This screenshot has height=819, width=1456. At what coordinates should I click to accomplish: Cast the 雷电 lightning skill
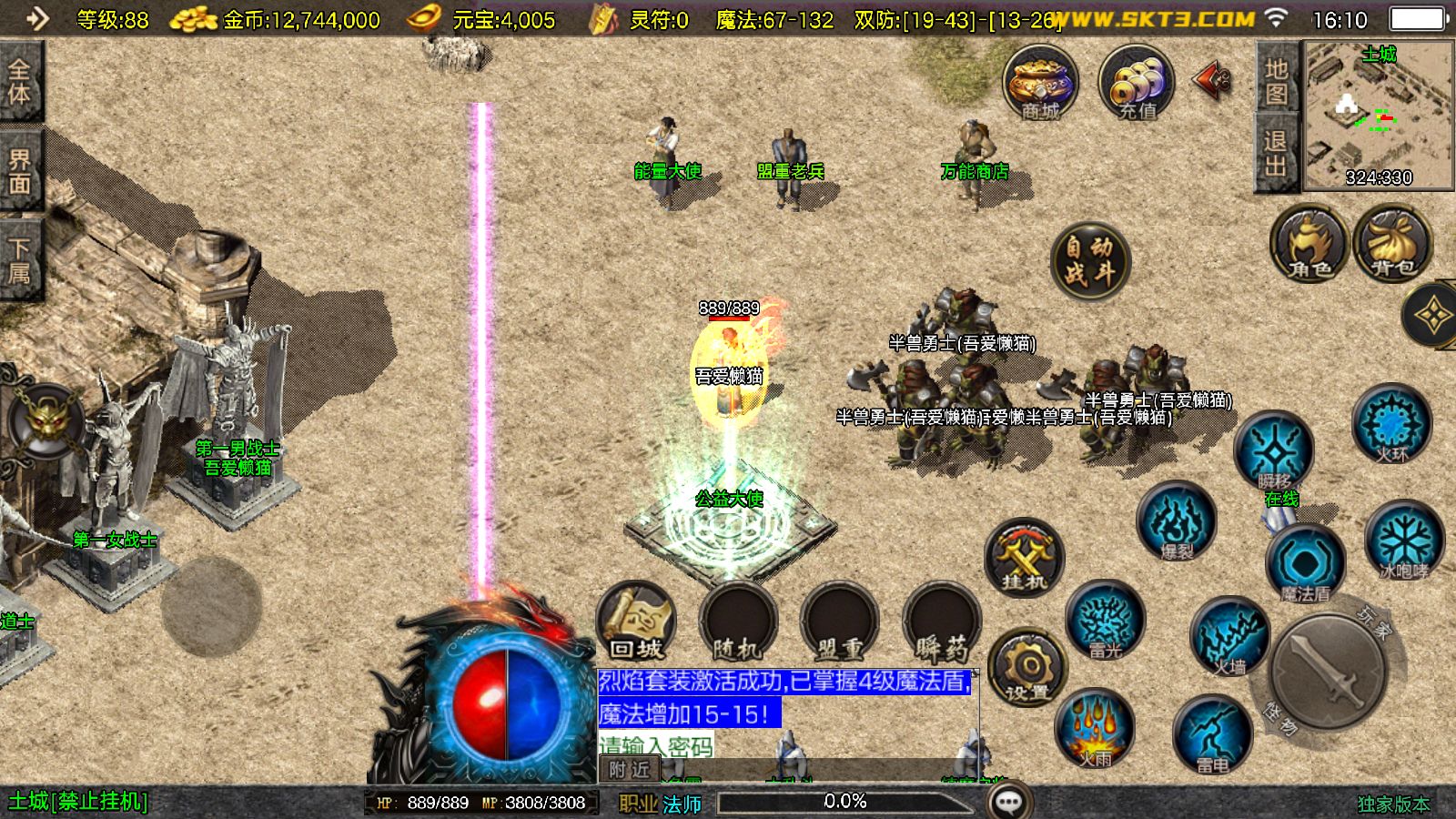(1212, 733)
